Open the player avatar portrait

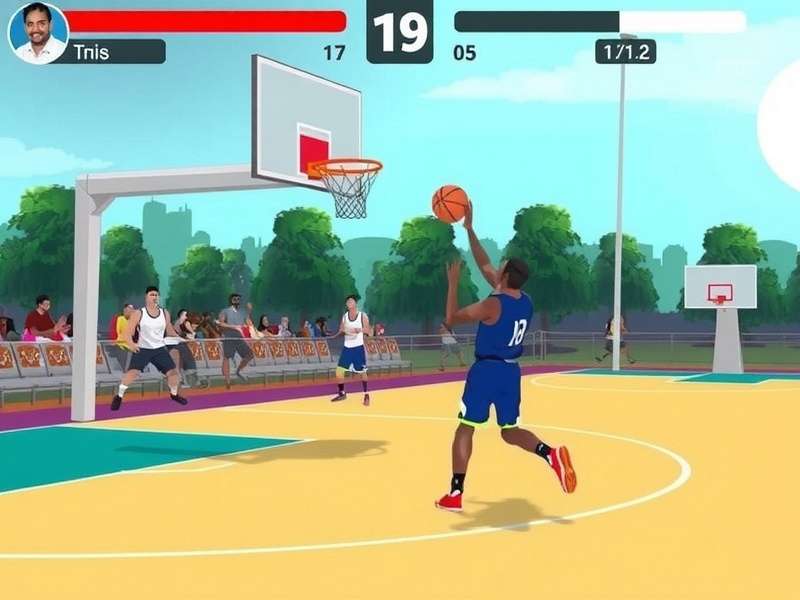pyautogui.click(x=38, y=32)
